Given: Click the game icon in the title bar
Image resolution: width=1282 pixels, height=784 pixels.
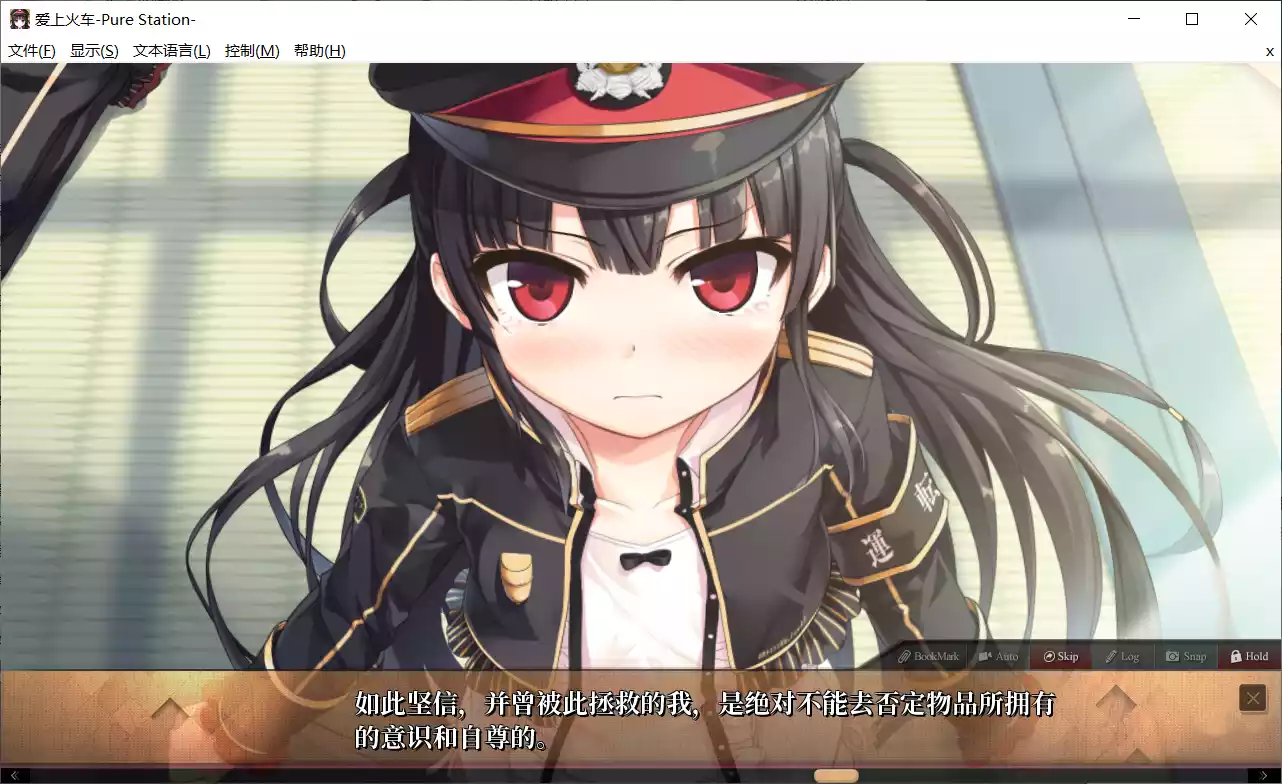Looking at the screenshot, I should pyautogui.click(x=21, y=19).
